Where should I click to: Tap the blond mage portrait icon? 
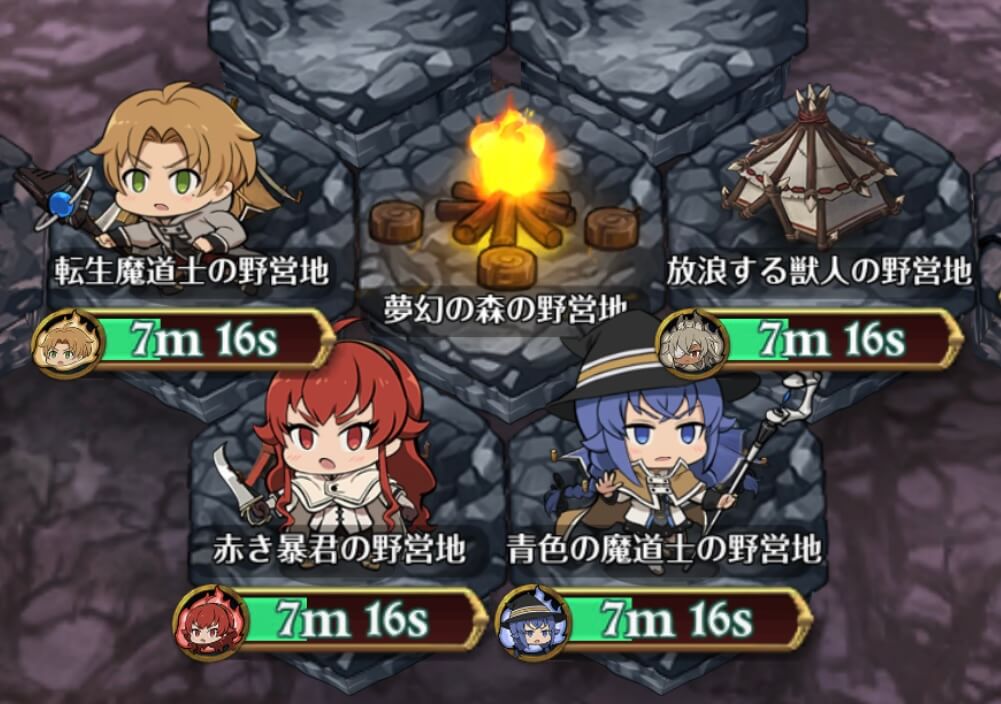pyautogui.click(x=66, y=344)
